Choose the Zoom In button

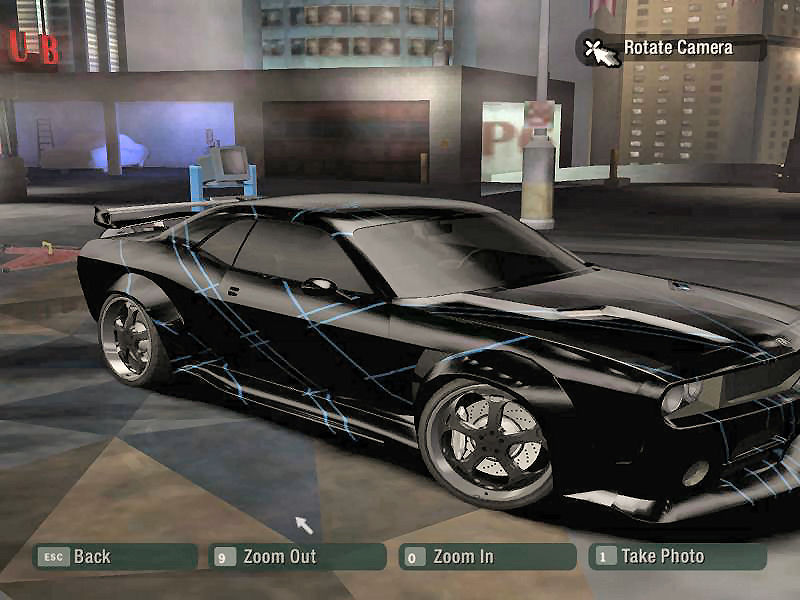point(487,557)
